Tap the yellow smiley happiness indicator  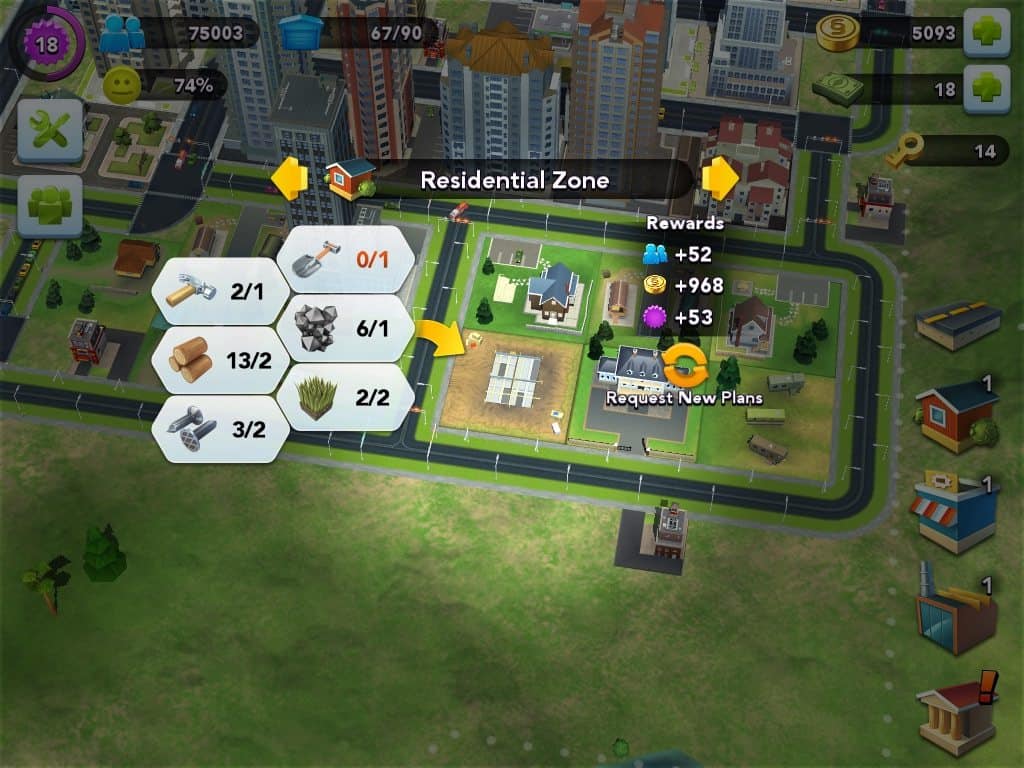pos(120,86)
